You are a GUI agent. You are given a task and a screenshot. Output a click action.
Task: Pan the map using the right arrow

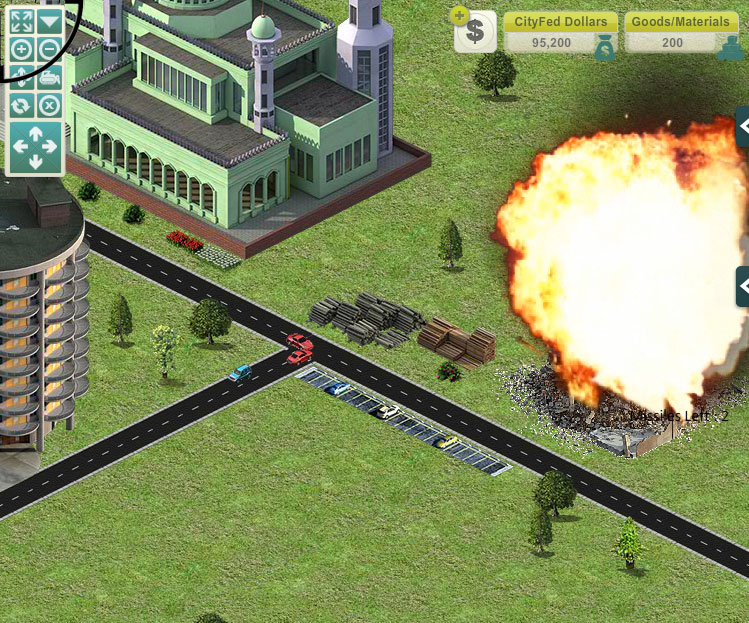[51, 147]
